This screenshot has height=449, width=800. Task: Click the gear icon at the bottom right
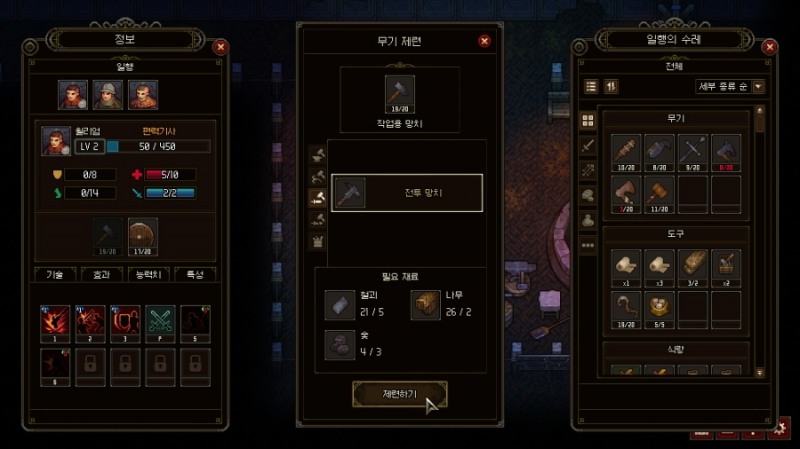coord(779,428)
